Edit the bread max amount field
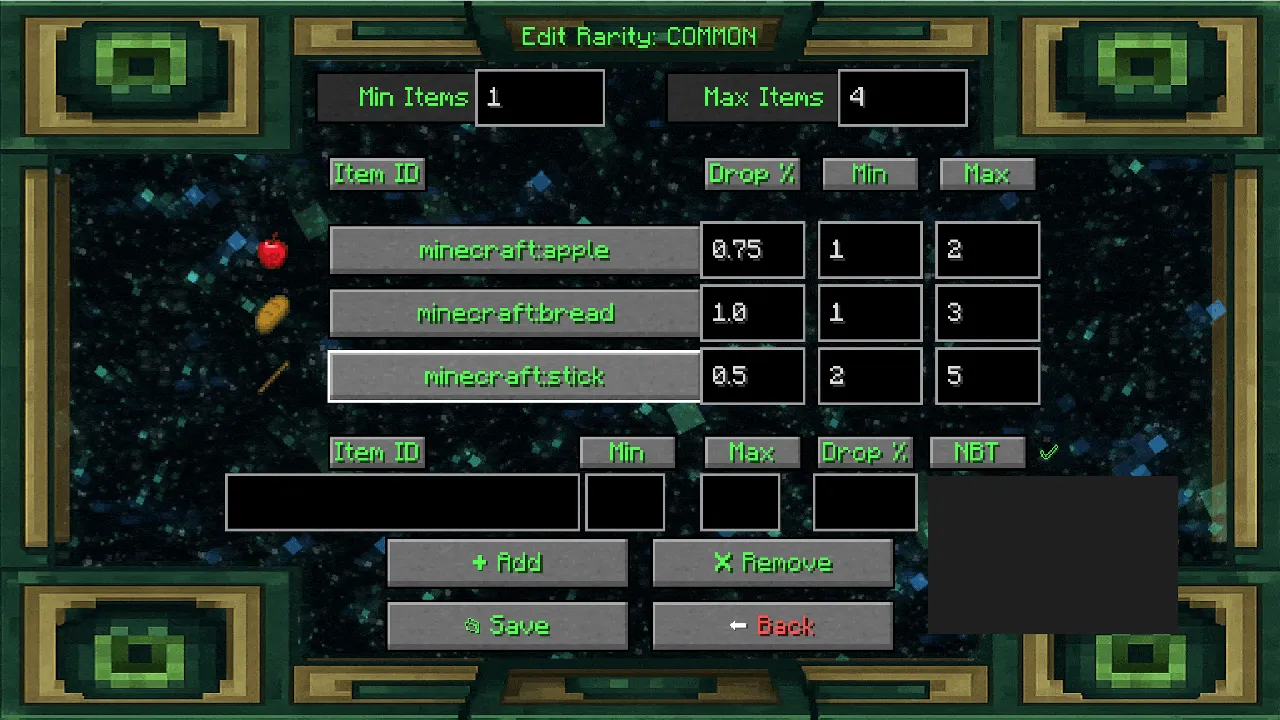The width and height of the screenshot is (1280, 720). click(987, 313)
